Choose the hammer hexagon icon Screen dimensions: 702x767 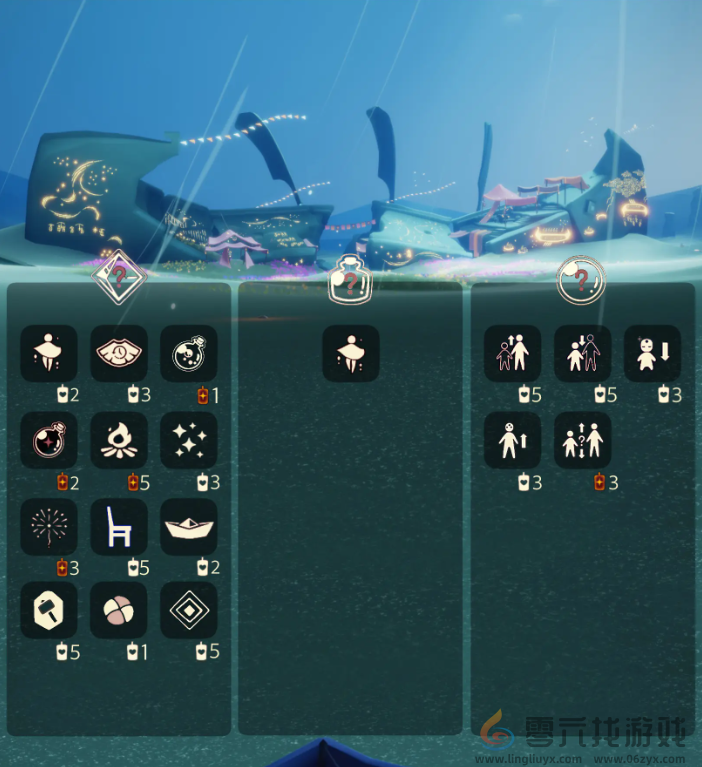[49, 611]
